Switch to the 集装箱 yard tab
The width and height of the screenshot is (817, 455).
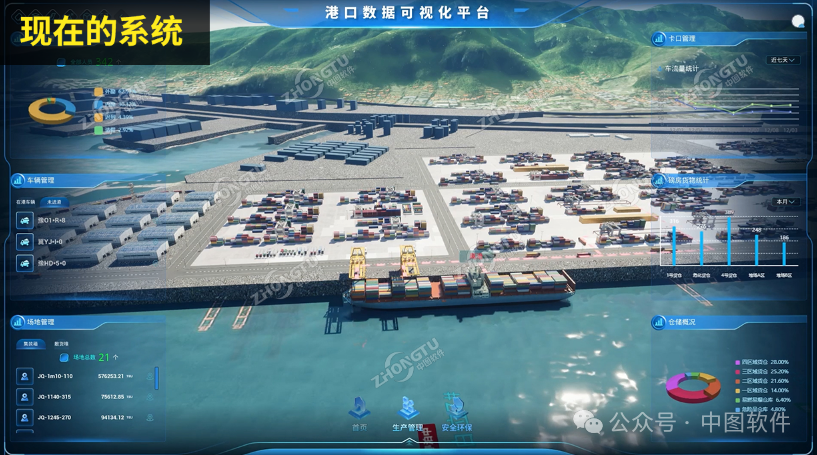[x=31, y=343]
